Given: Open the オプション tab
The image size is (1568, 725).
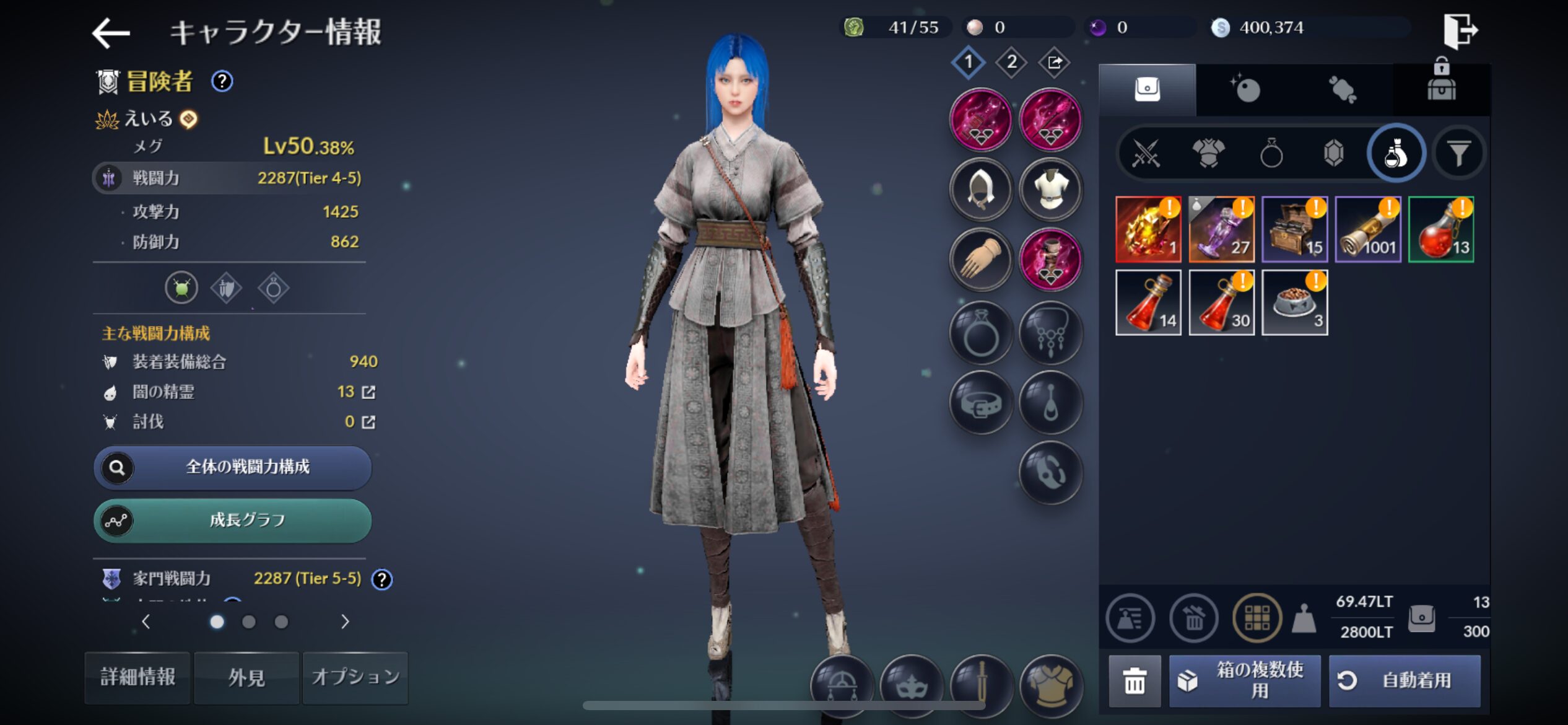Looking at the screenshot, I should click(355, 677).
